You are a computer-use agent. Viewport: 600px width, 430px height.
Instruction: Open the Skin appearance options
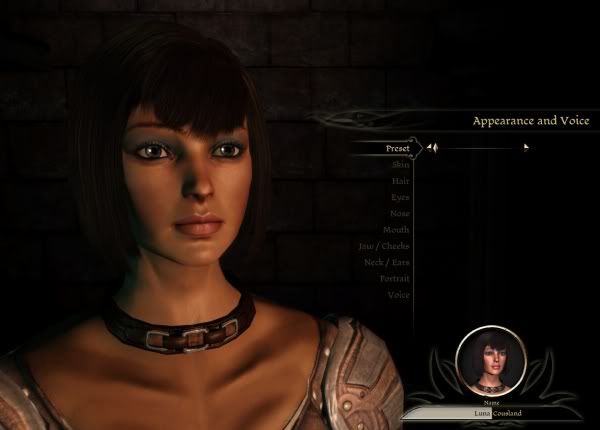400,164
